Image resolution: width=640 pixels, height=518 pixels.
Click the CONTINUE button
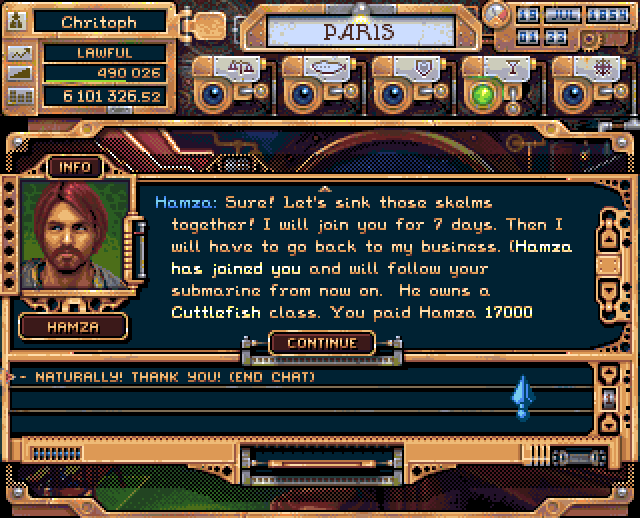click(x=321, y=343)
